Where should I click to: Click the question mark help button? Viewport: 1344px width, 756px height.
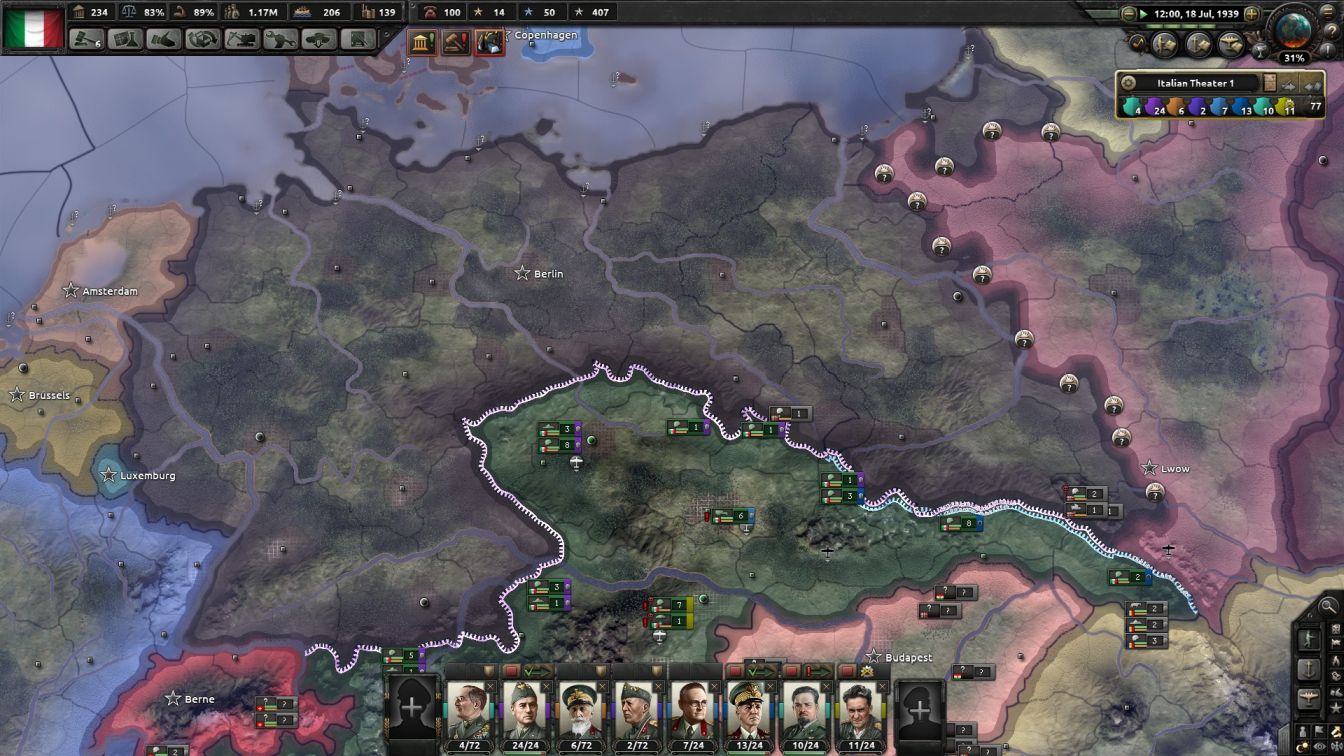pos(1332,32)
